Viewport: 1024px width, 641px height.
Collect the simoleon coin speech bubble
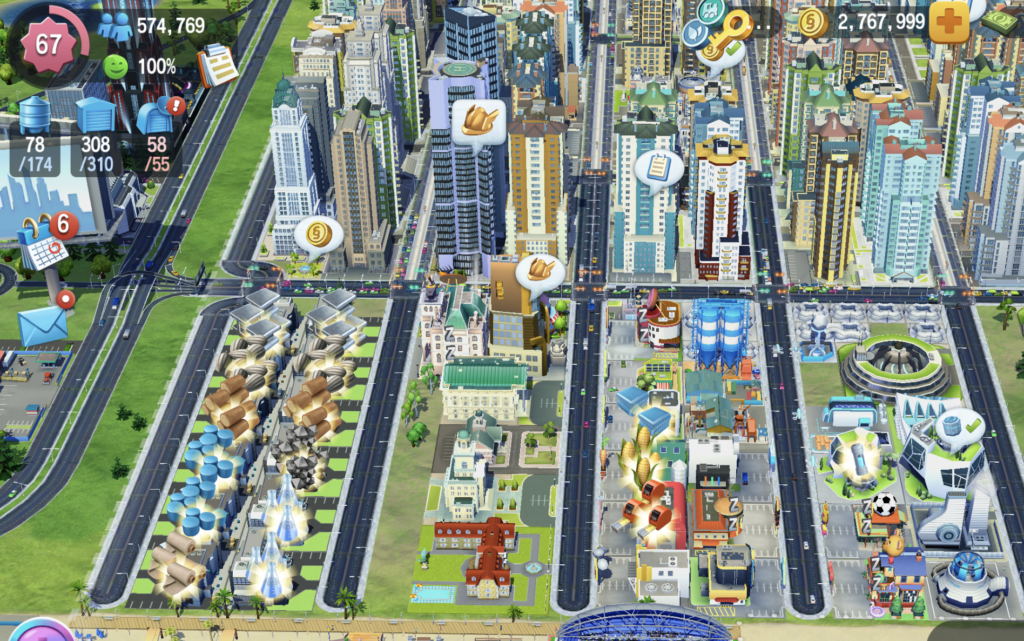click(318, 237)
